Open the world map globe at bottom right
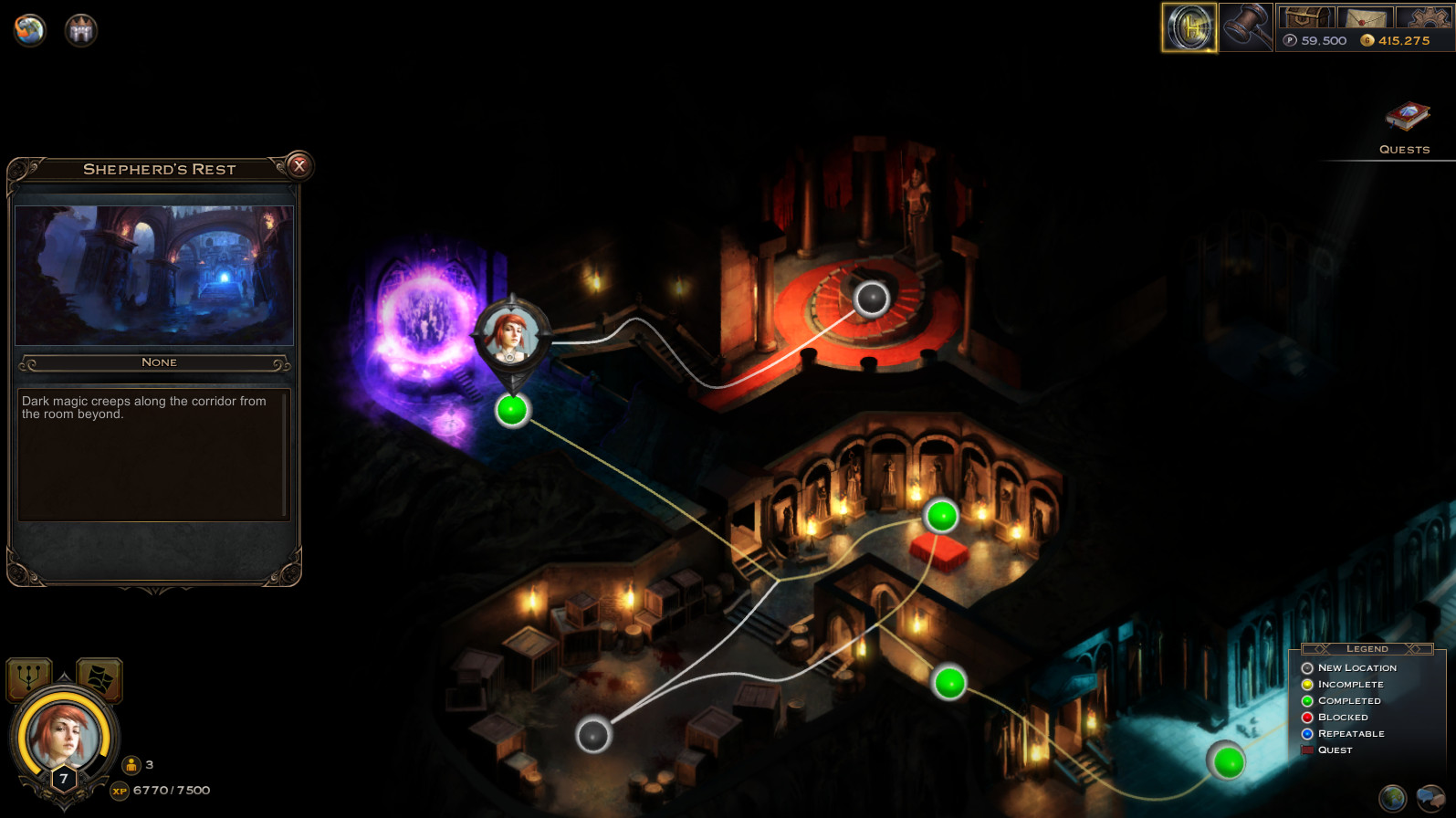Viewport: 1456px width, 818px height. click(x=1391, y=796)
